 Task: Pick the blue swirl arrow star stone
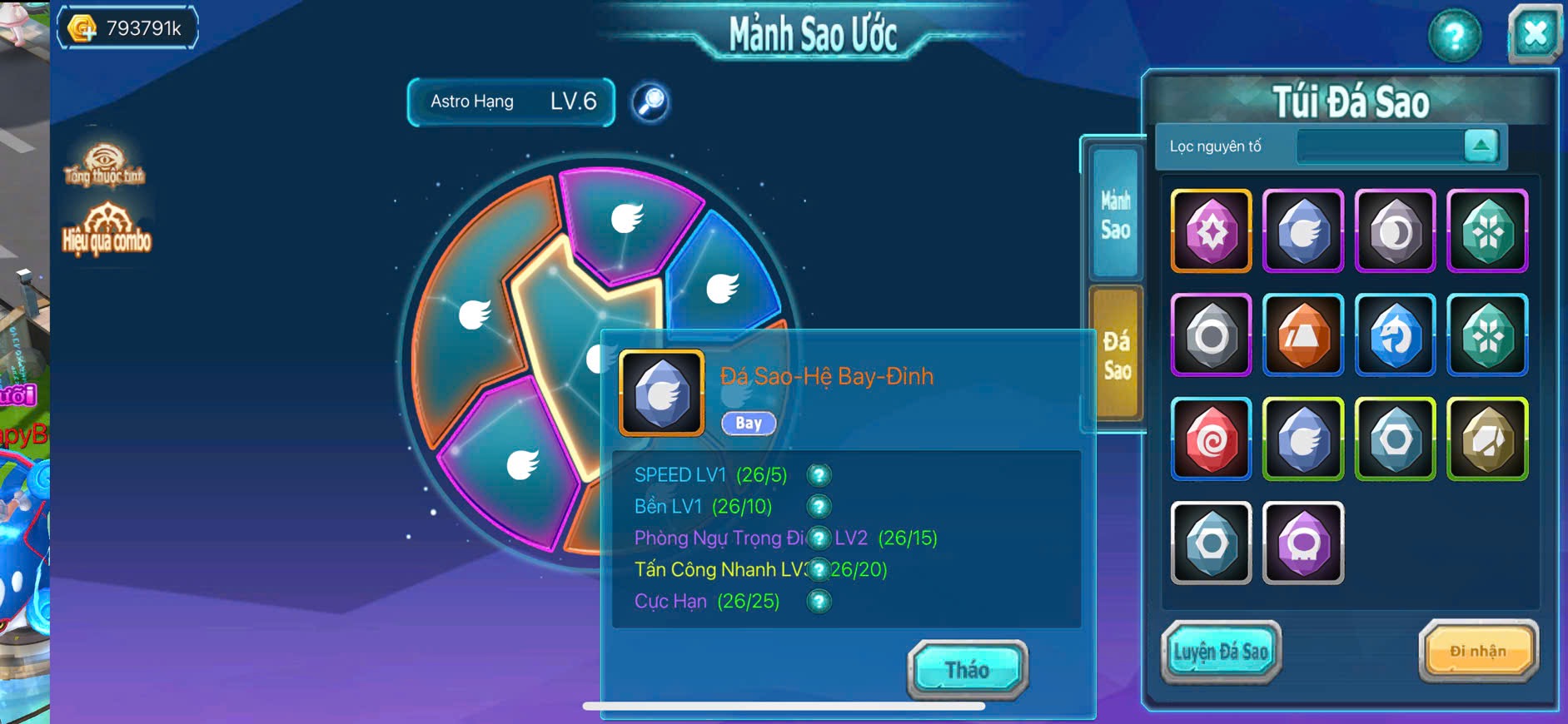pos(1396,335)
